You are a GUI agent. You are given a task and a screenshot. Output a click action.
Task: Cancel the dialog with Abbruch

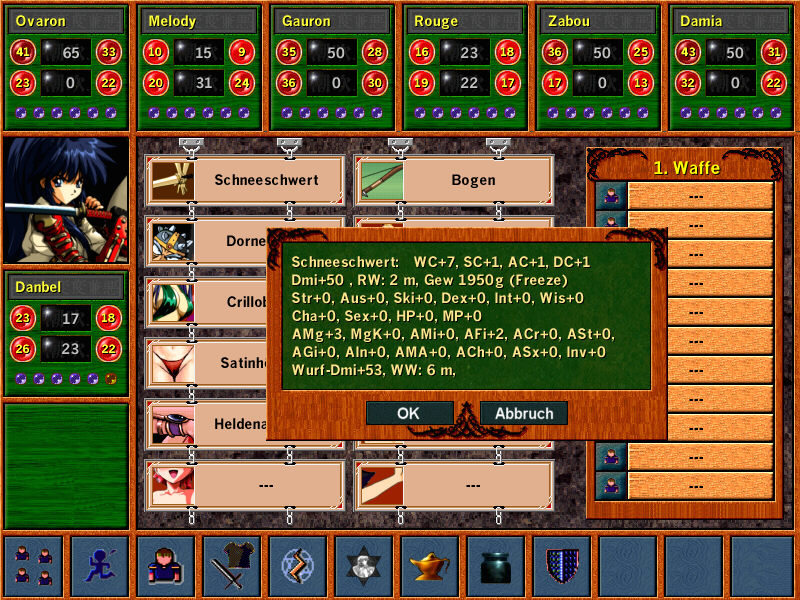tap(523, 413)
